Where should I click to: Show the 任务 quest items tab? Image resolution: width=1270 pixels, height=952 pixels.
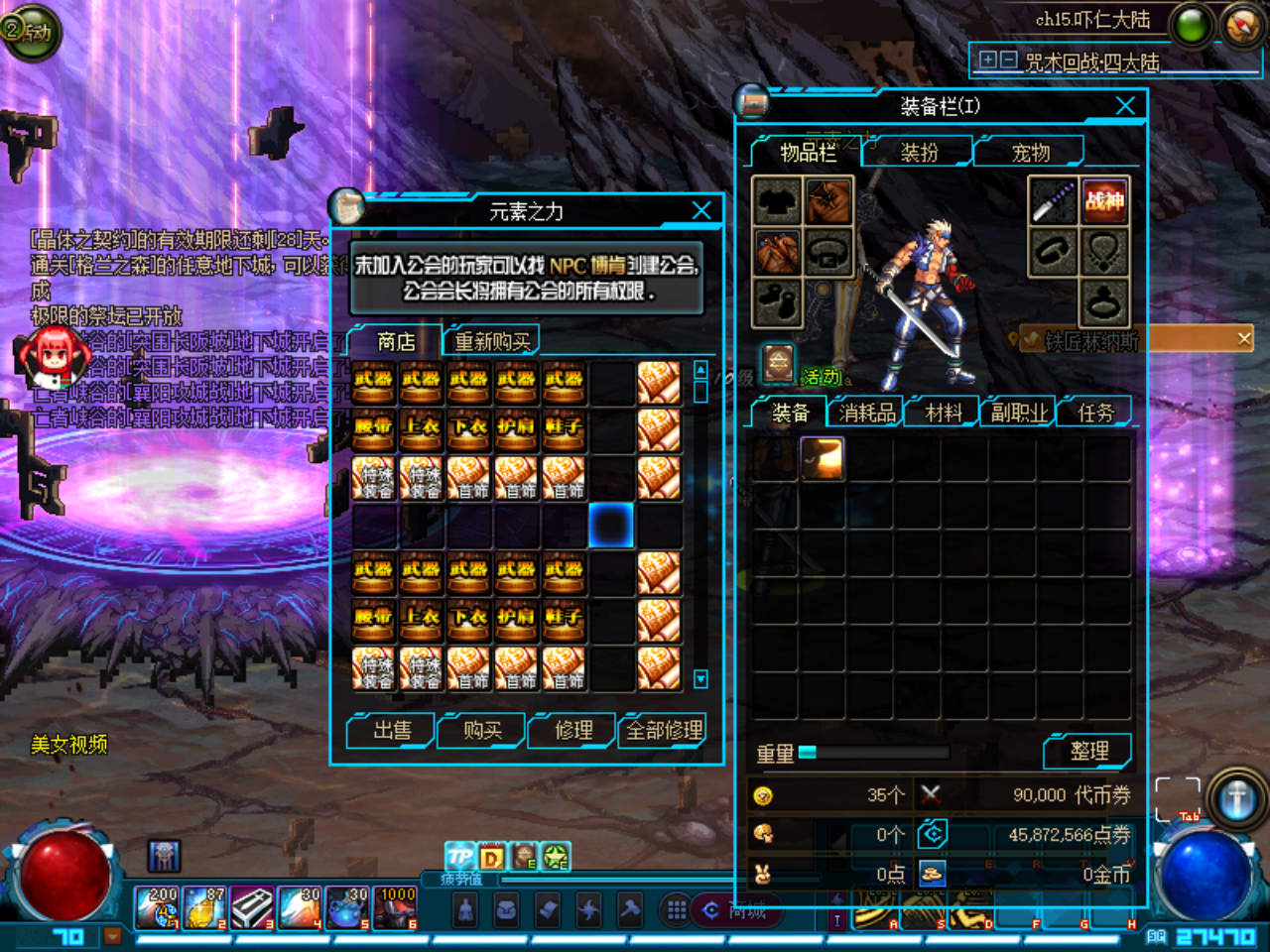(x=1095, y=413)
